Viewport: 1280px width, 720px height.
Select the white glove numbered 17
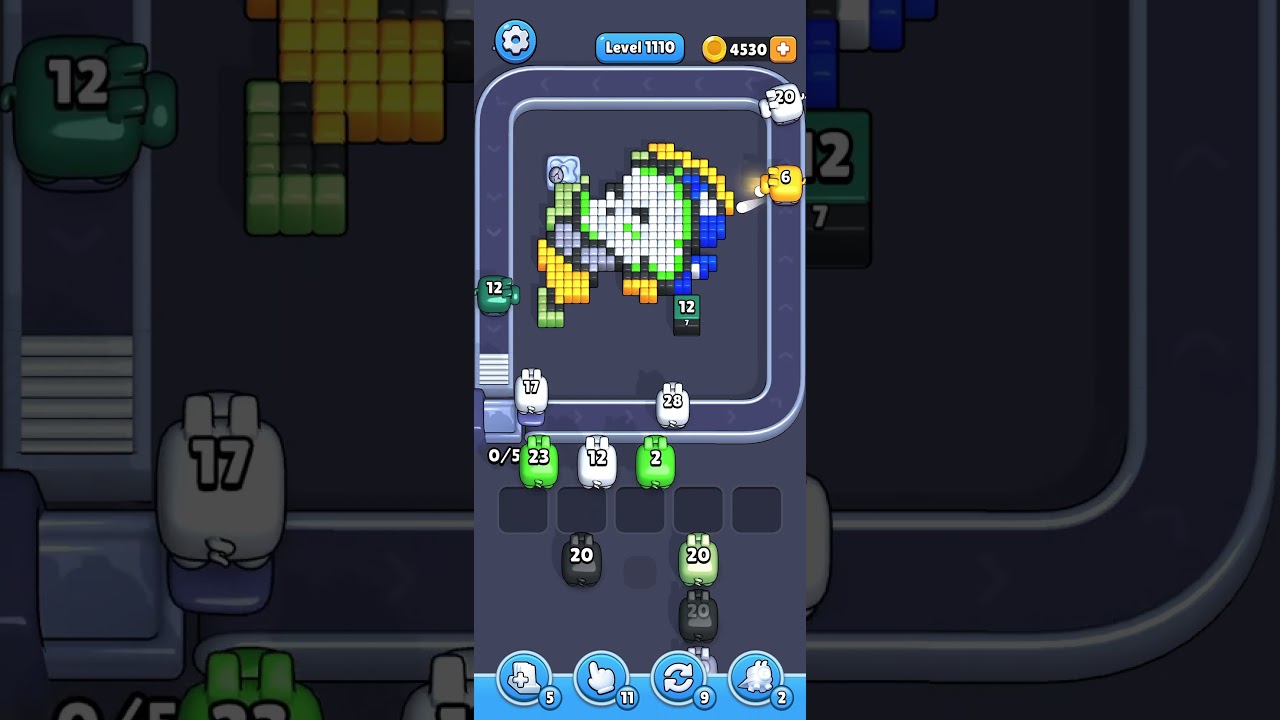pos(530,390)
